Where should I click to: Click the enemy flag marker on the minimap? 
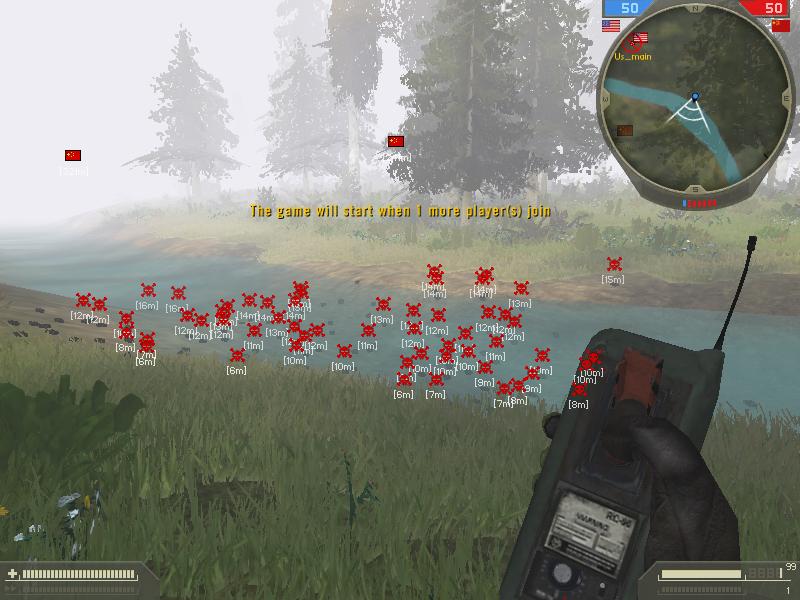click(625, 130)
